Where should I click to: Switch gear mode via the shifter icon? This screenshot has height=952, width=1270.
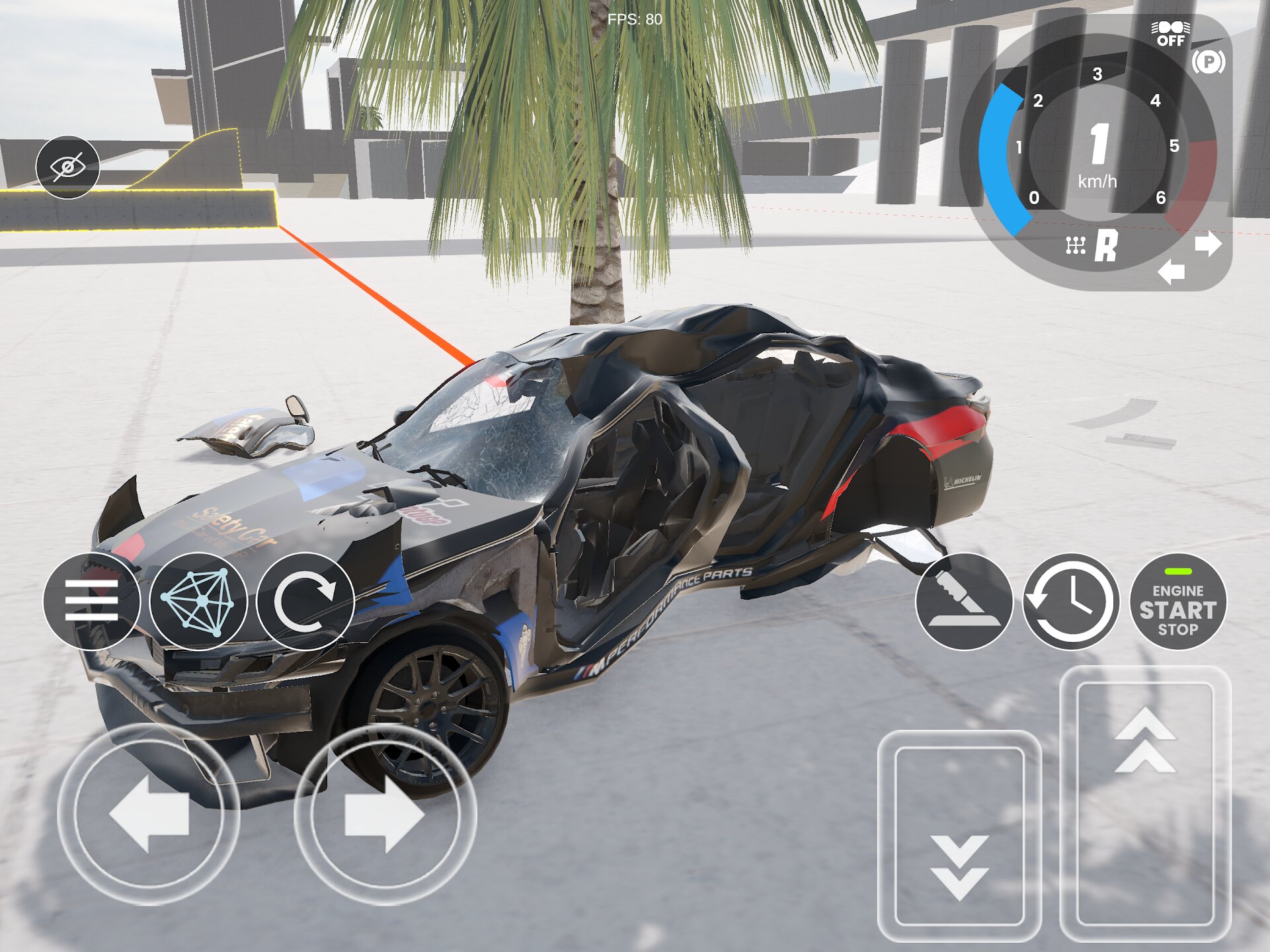pos(1076,246)
